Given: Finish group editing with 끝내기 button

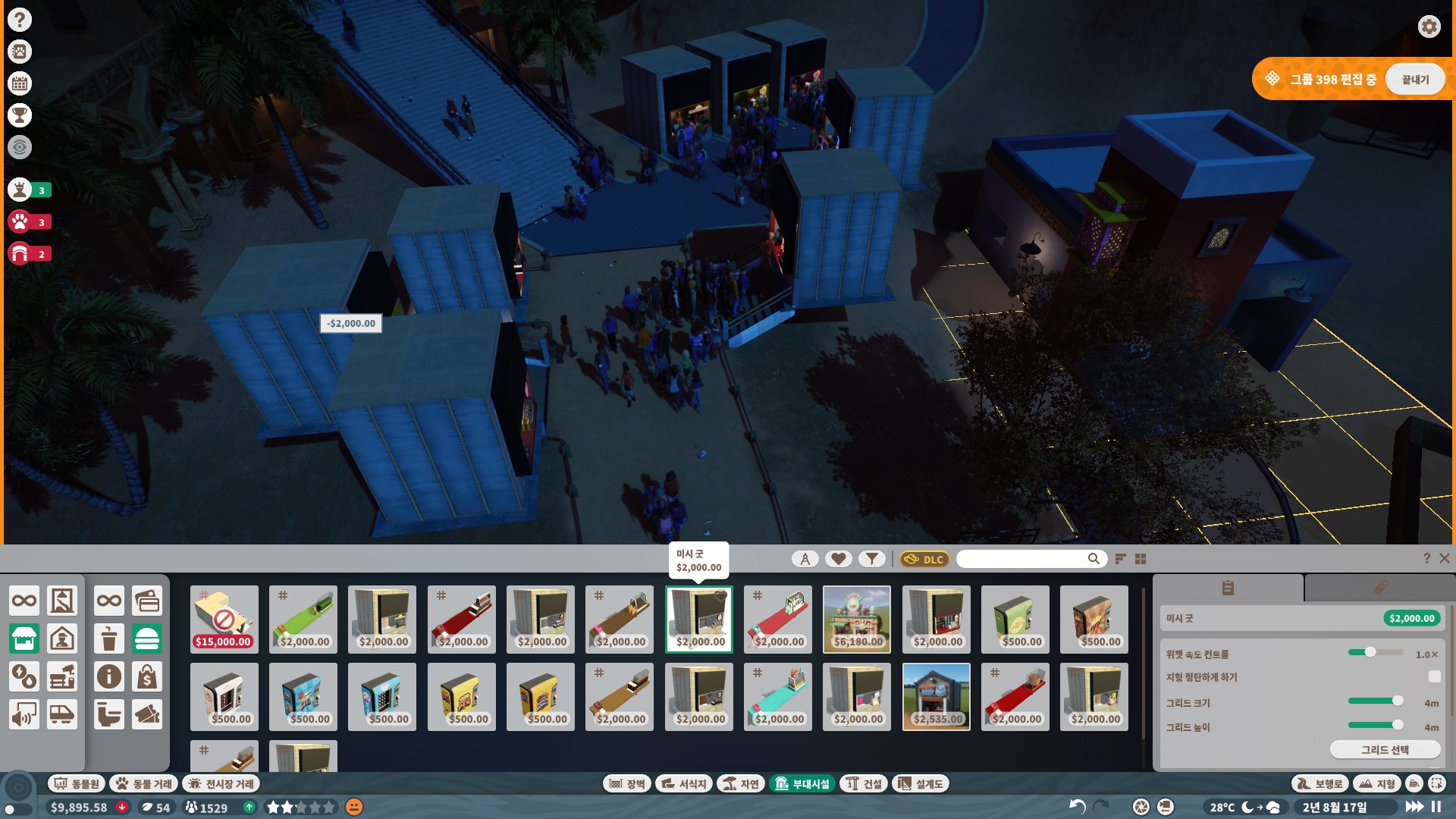Looking at the screenshot, I should pyautogui.click(x=1414, y=80).
